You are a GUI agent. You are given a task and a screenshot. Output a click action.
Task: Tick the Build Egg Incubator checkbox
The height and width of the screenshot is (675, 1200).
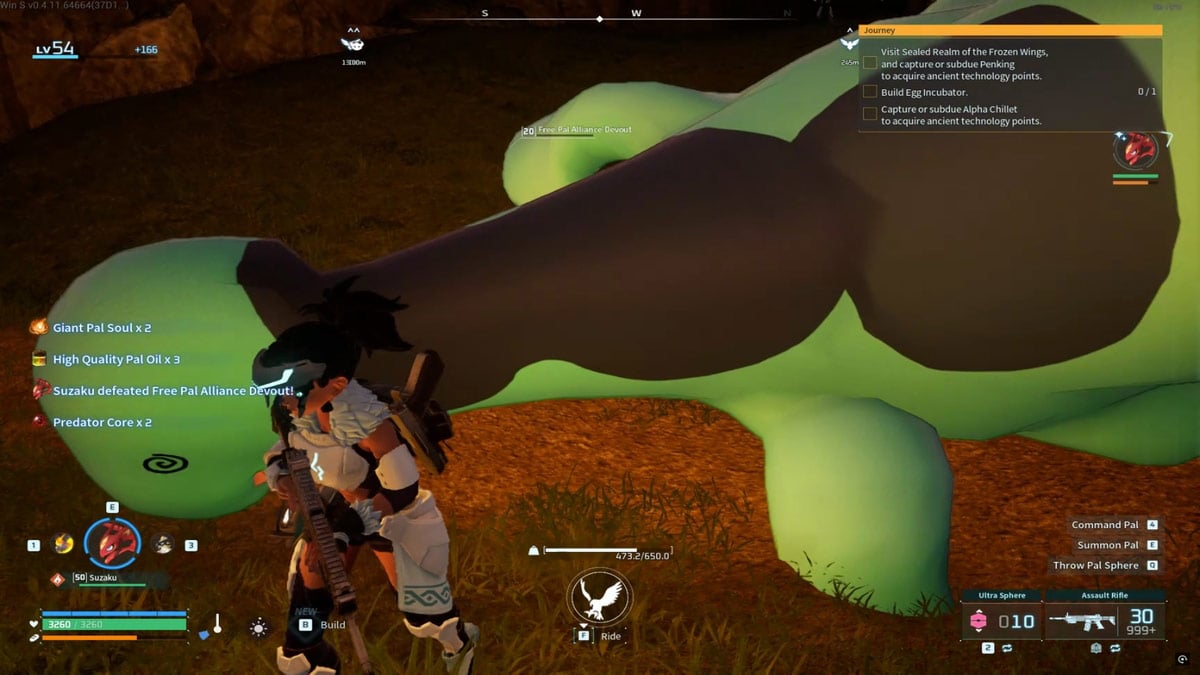(870, 92)
